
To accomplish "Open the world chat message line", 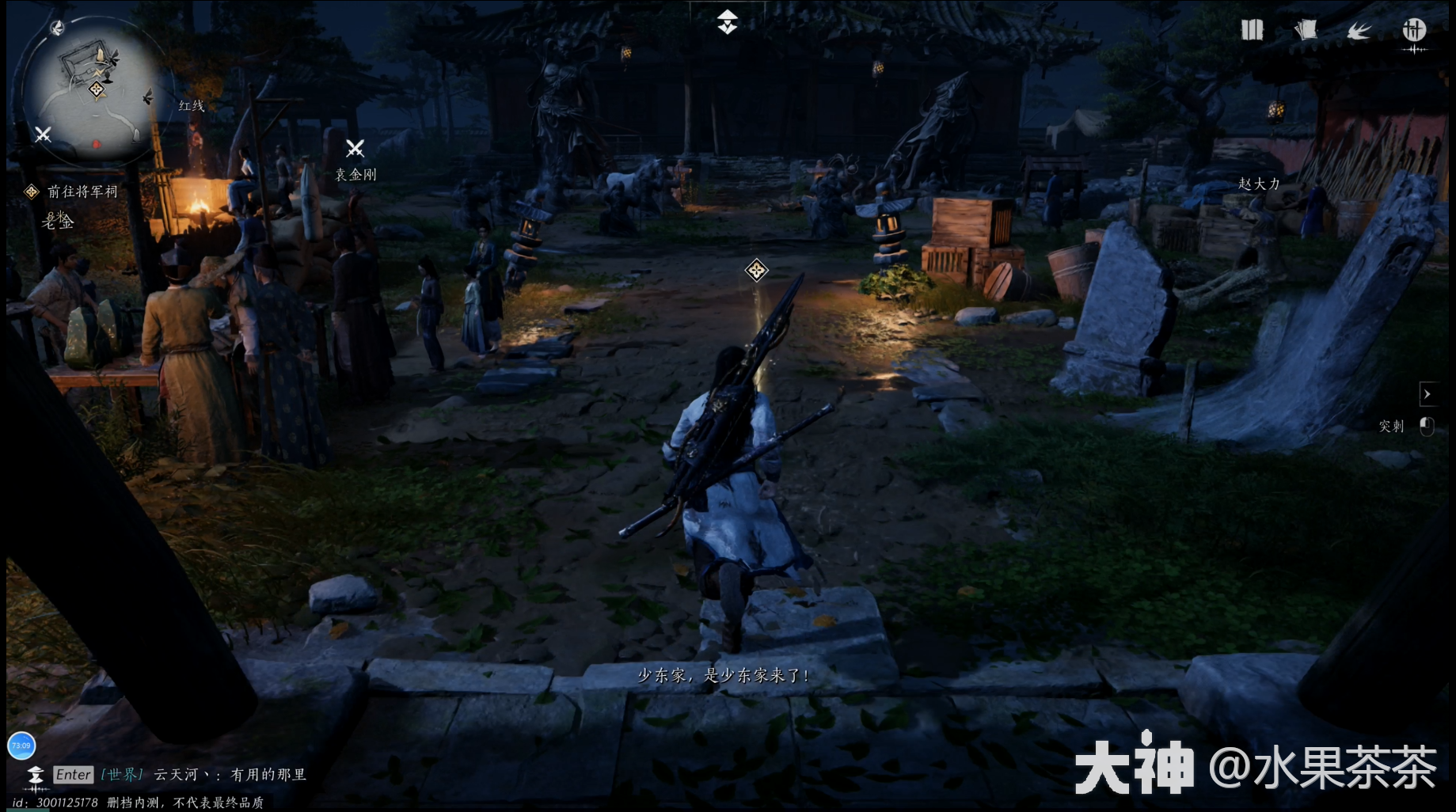I will click(x=230, y=775).
